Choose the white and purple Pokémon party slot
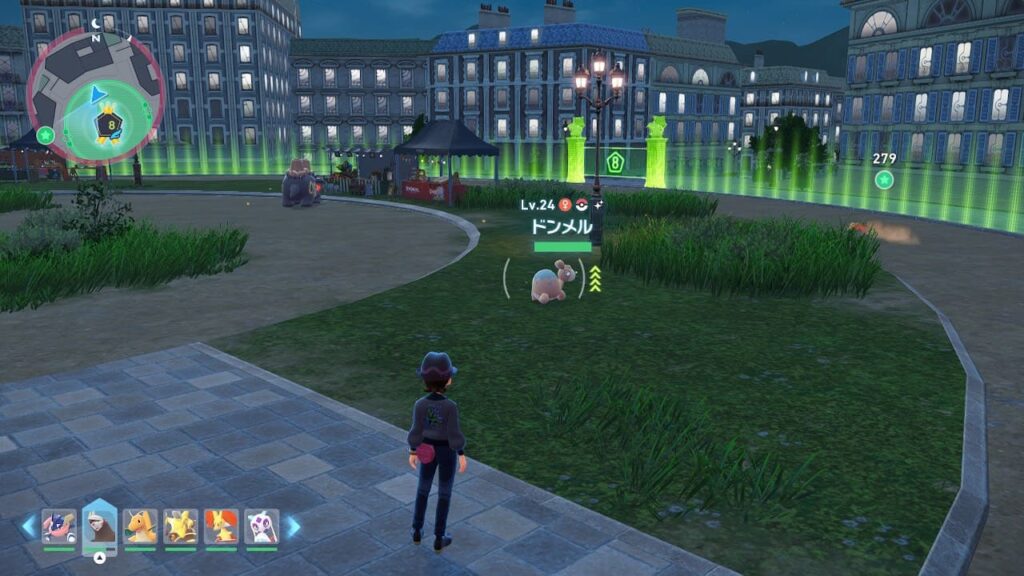 click(x=261, y=526)
